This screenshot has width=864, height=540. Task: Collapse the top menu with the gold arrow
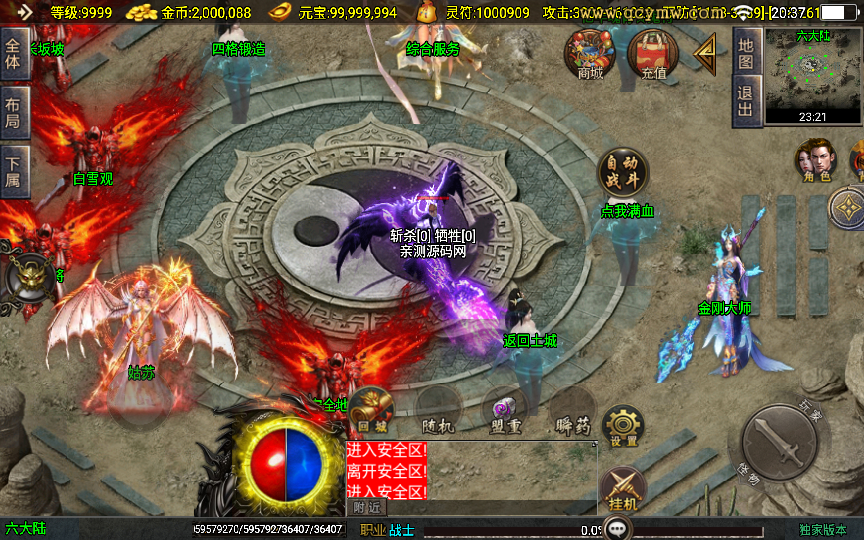pyautogui.click(x=708, y=52)
